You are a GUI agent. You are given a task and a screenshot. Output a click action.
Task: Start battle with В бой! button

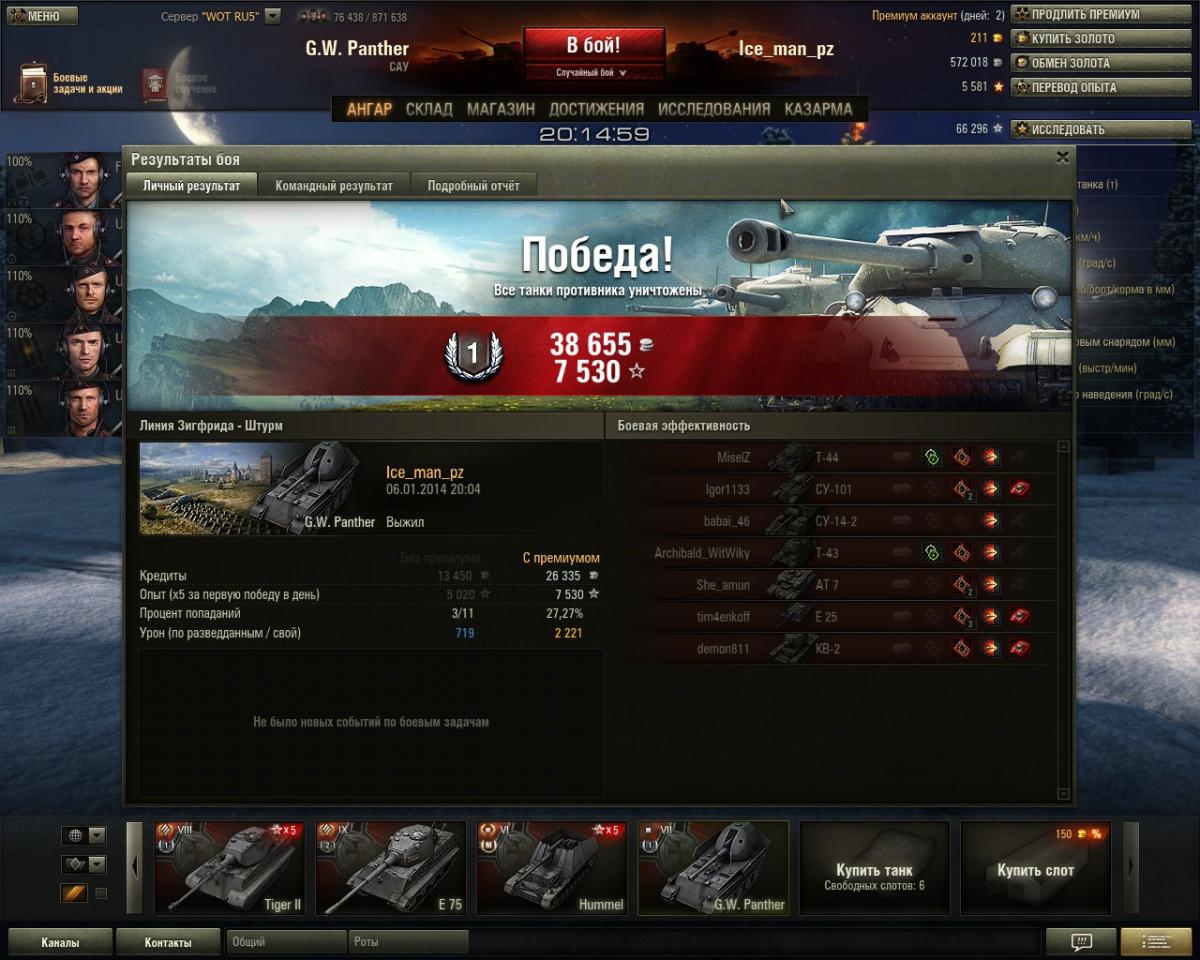coord(594,46)
